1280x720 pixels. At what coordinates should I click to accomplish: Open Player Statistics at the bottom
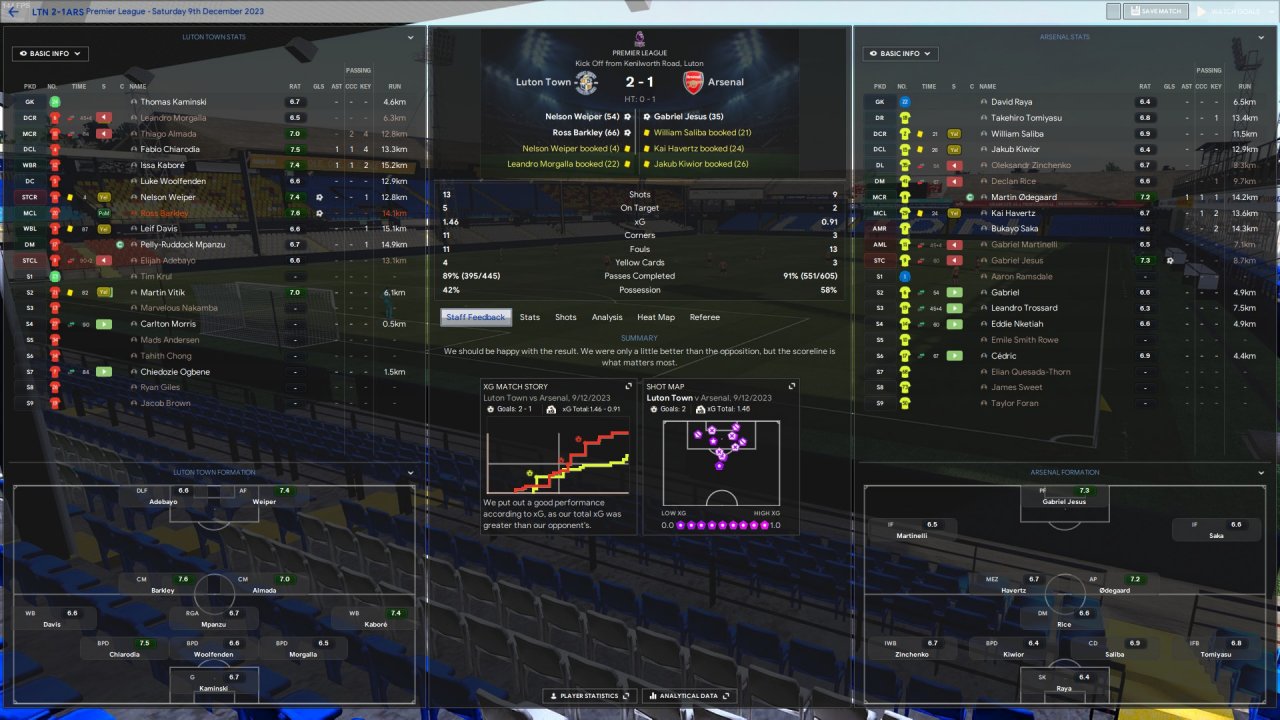586,696
